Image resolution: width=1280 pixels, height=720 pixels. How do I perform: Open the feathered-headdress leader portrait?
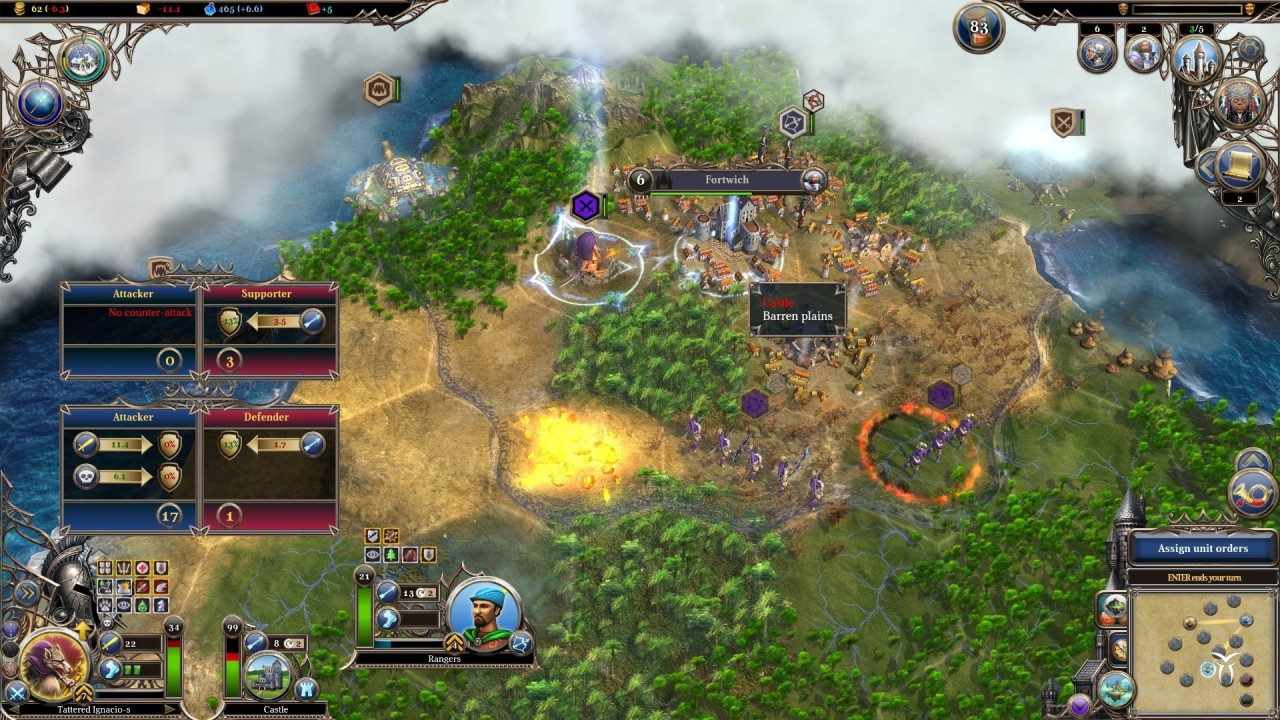pos(1239,102)
